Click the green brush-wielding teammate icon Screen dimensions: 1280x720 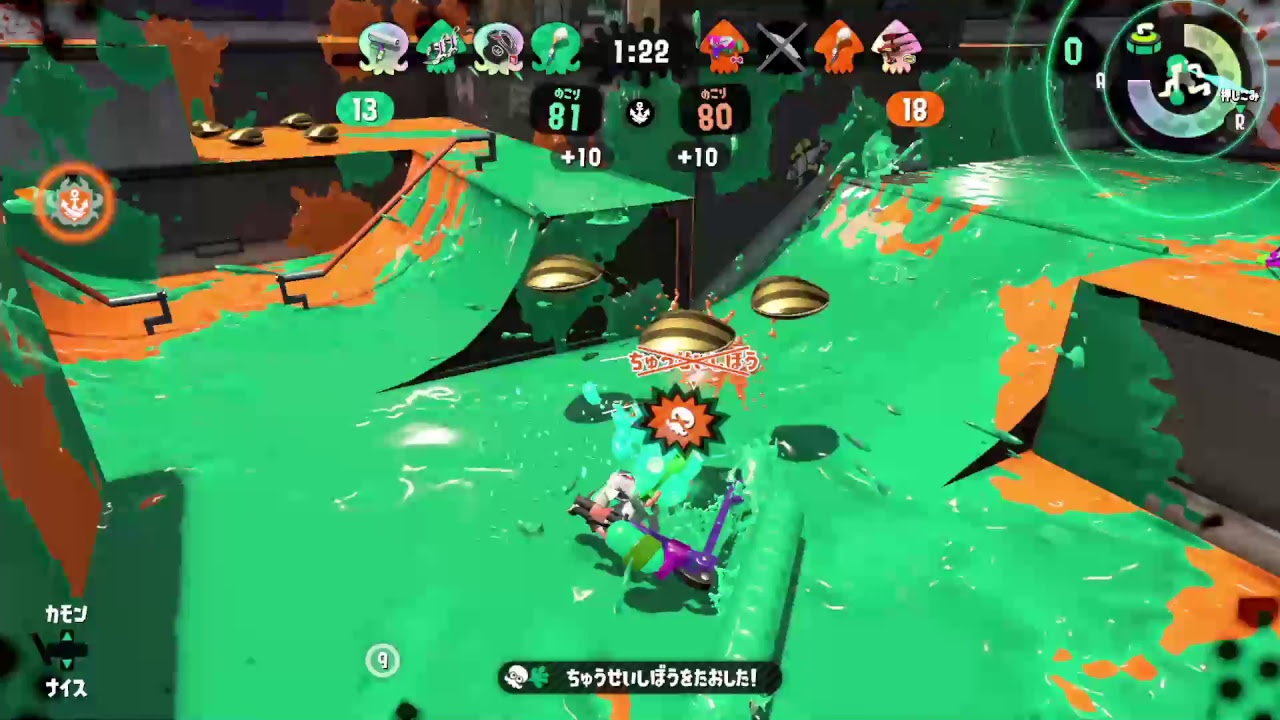[x=557, y=48]
